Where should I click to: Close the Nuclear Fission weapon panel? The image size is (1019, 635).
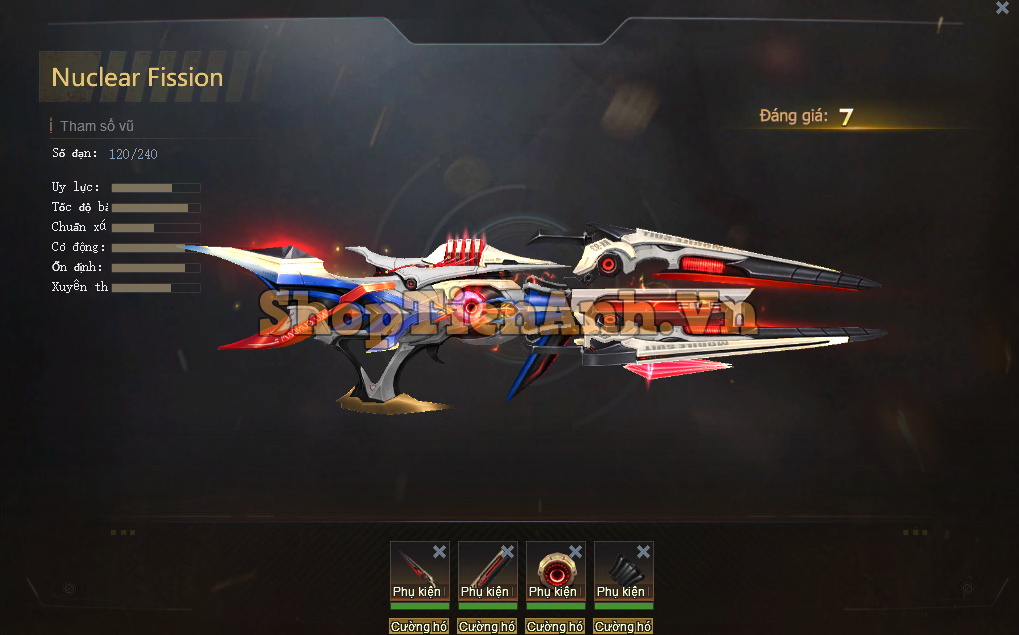pos(1002,8)
